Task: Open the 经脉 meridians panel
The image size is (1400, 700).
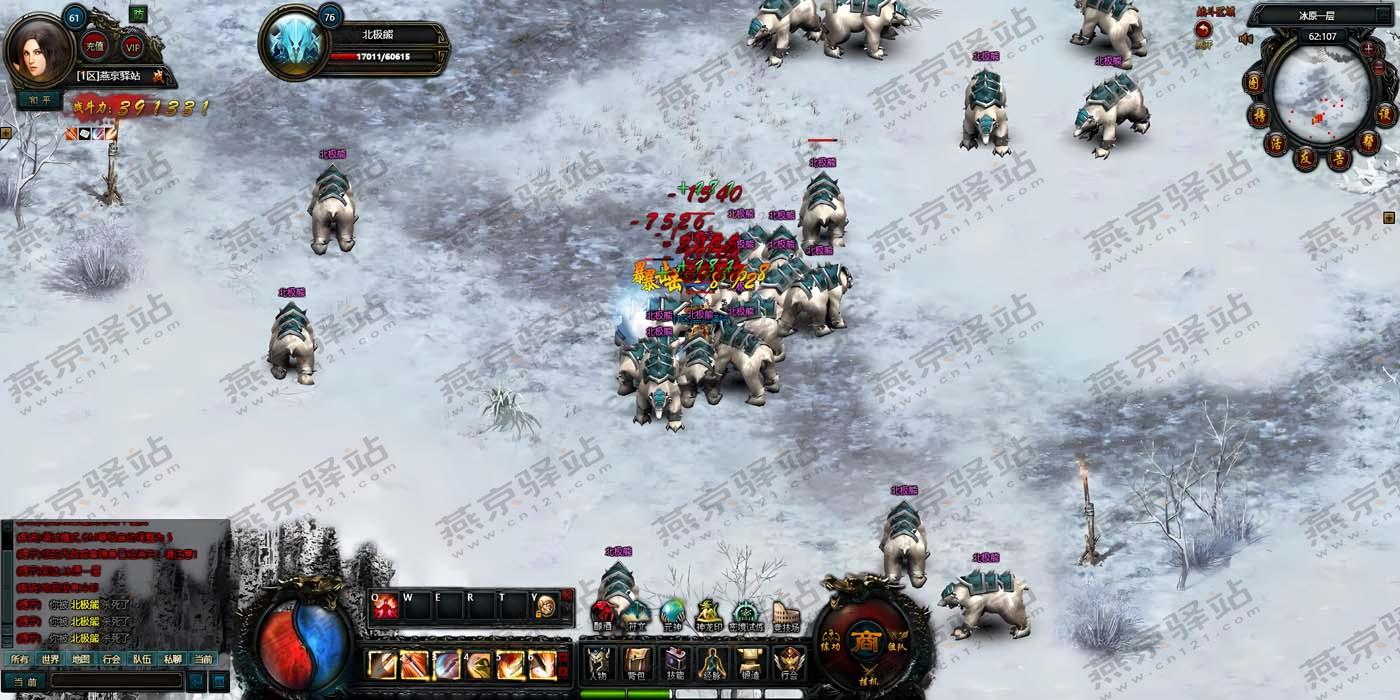Action: pos(713,662)
